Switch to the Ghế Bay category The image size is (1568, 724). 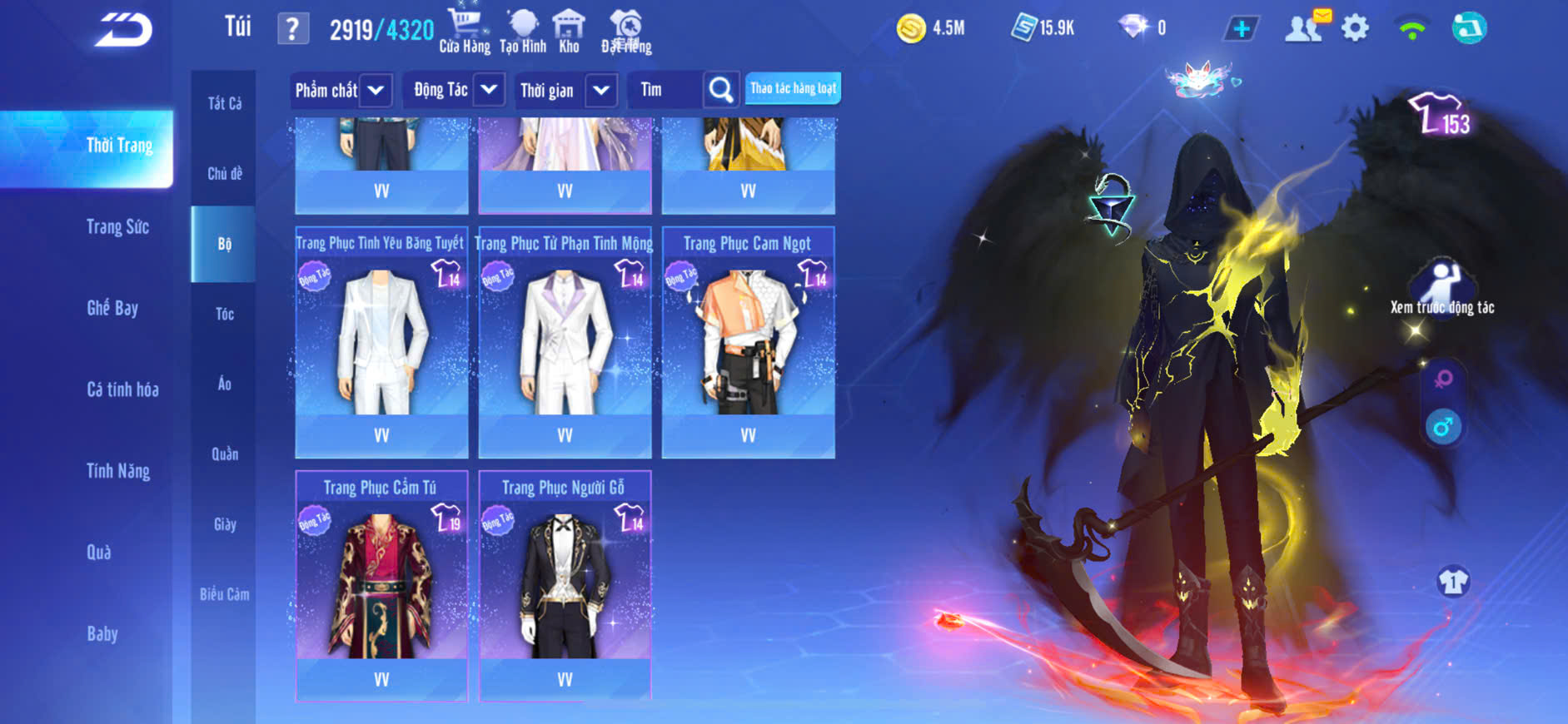pos(112,308)
